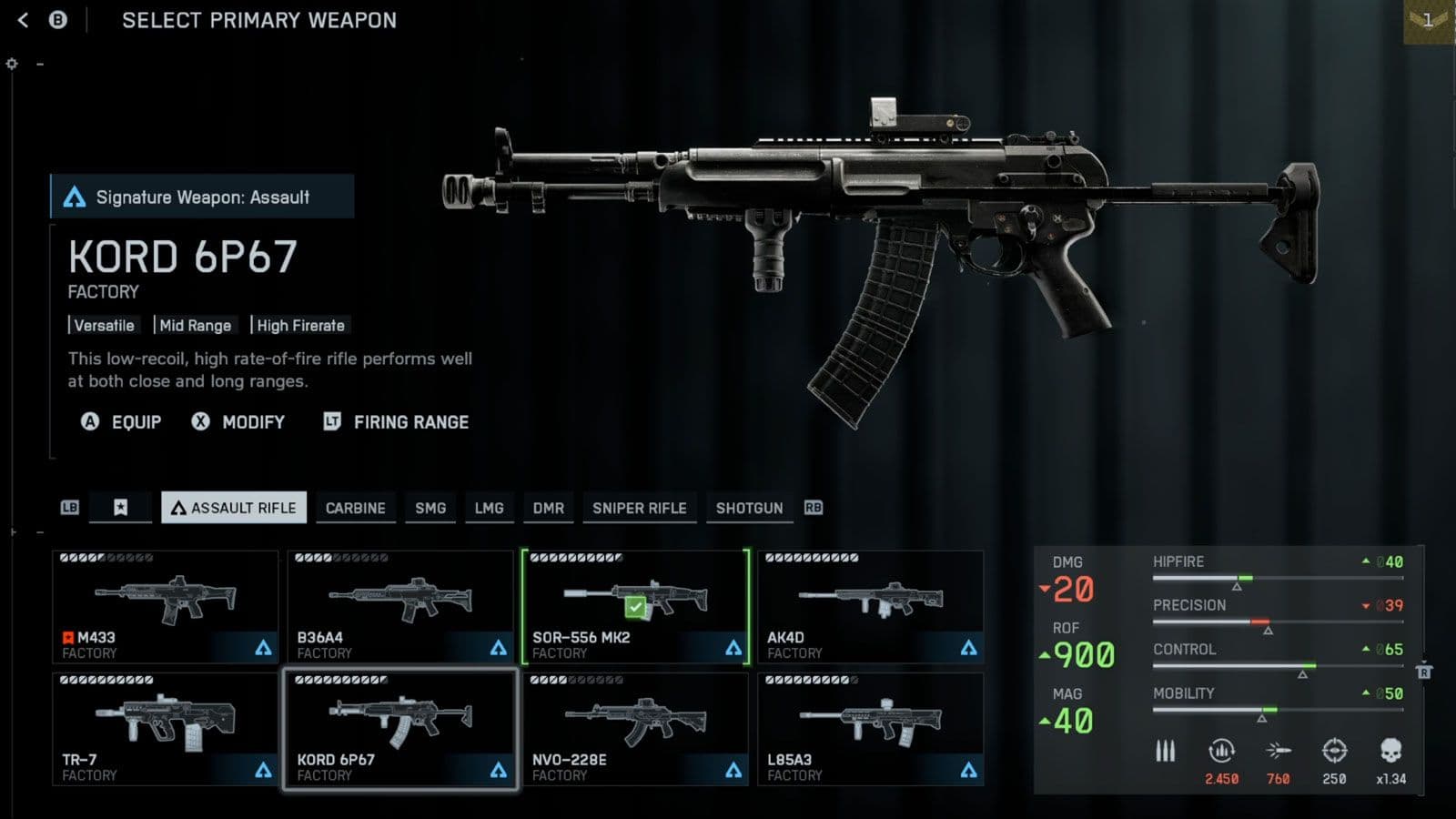Viewport: 1456px width, 819px height.
Task: Toggle the favorite star tab next to LB
Action: (x=121, y=508)
